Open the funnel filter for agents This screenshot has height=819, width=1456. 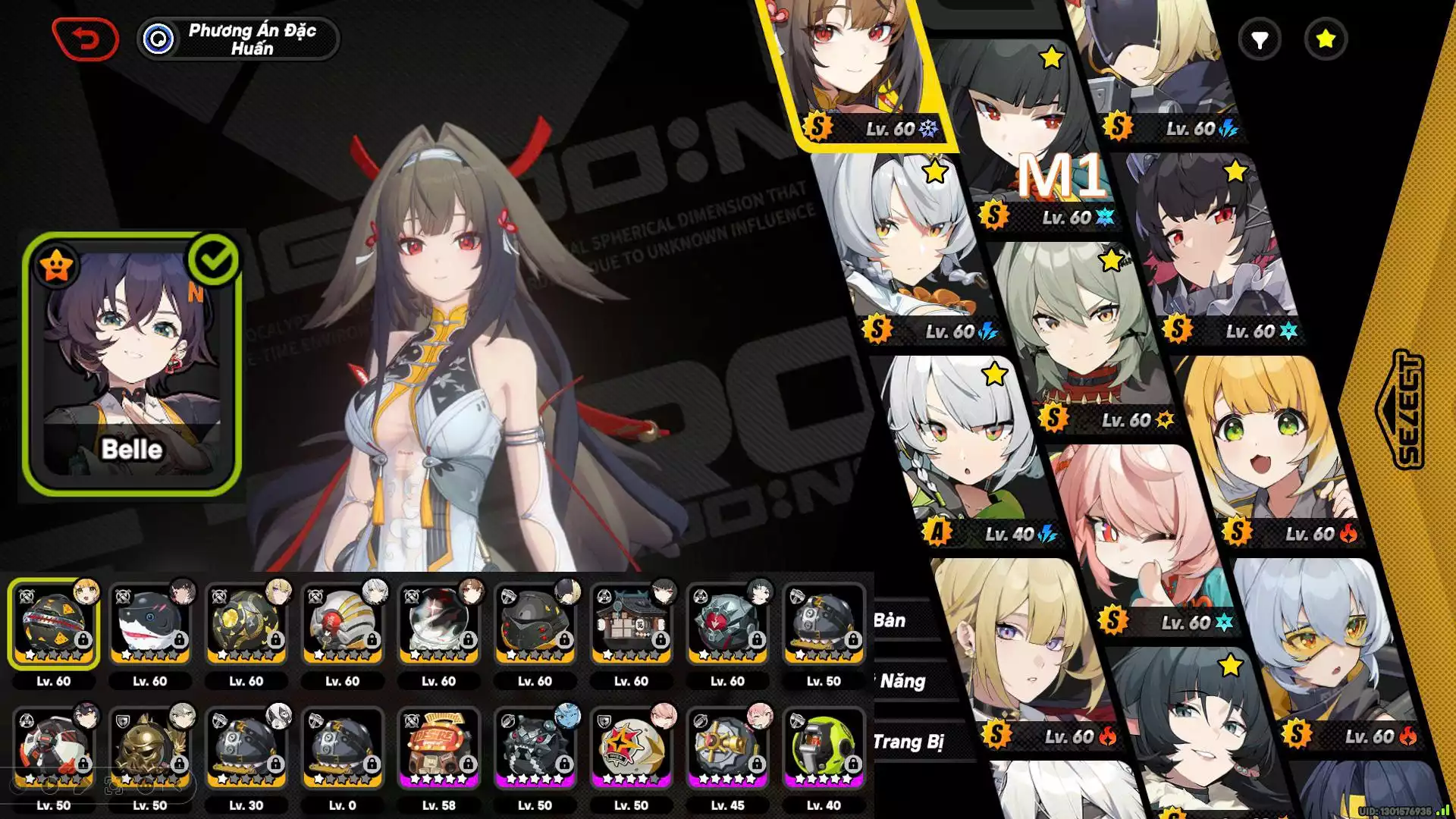point(1259,39)
